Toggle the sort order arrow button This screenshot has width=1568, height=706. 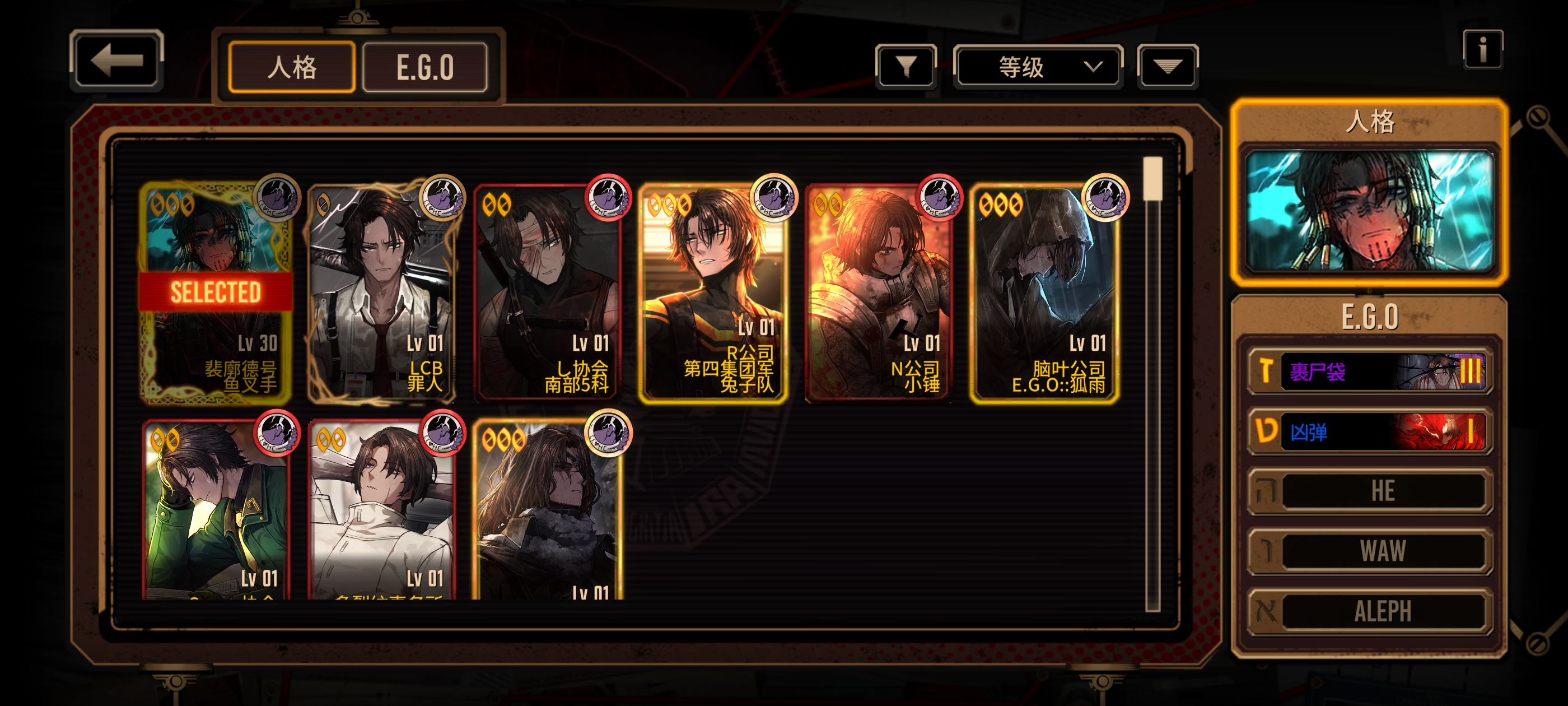point(1167,66)
